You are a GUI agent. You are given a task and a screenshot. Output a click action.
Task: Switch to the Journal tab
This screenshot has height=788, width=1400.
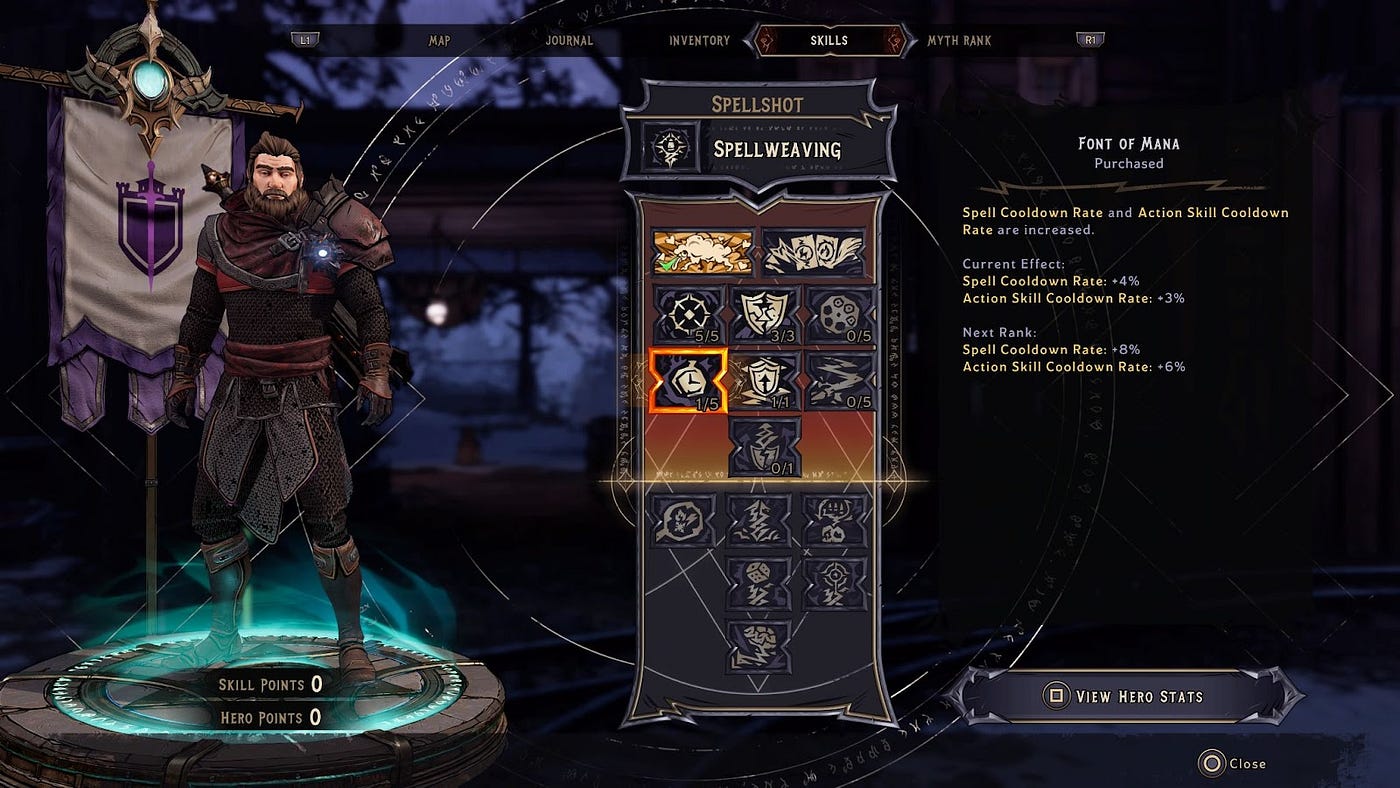569,40
